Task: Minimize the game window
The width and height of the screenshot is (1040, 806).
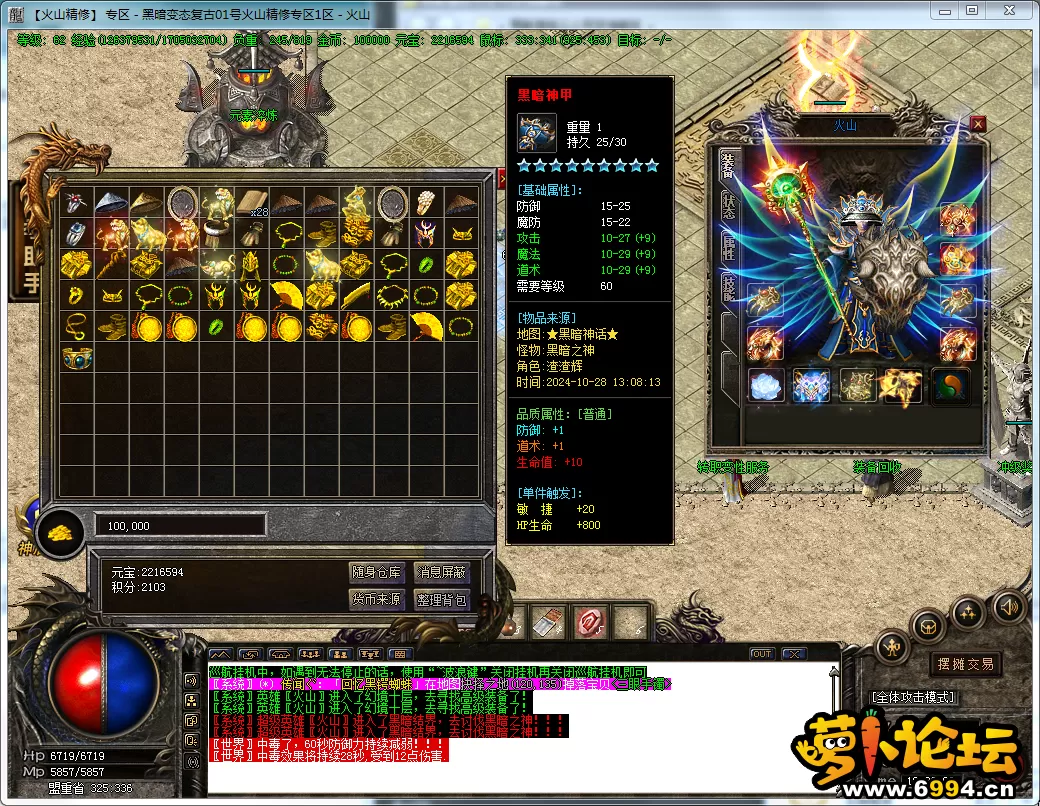Action: [944, 10]
